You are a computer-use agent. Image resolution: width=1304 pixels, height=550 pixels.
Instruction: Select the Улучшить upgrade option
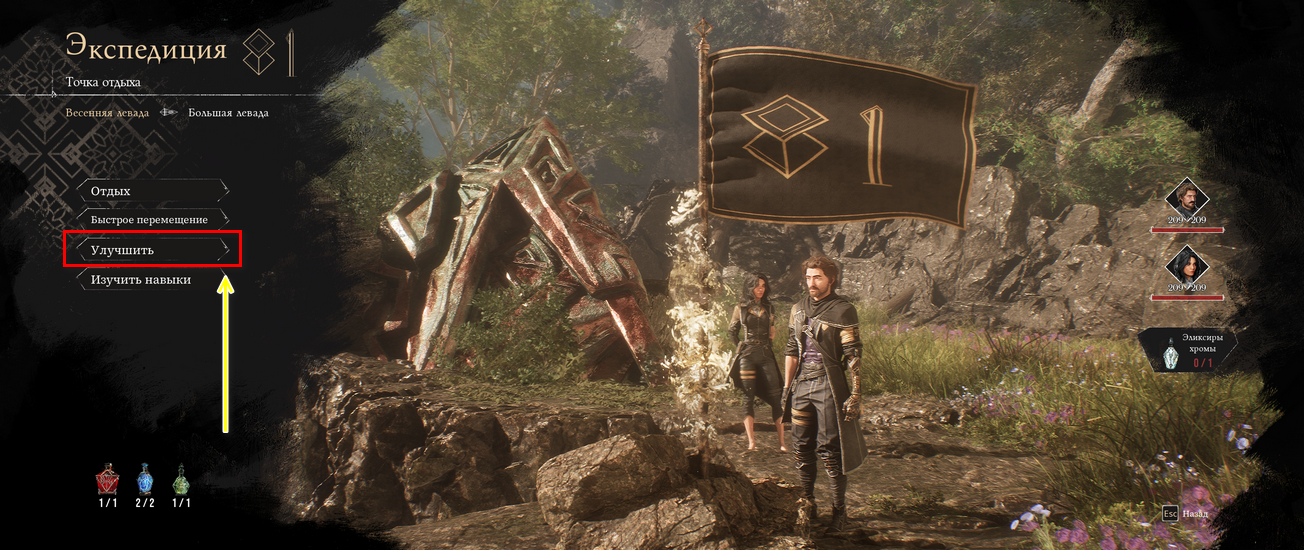152,249
